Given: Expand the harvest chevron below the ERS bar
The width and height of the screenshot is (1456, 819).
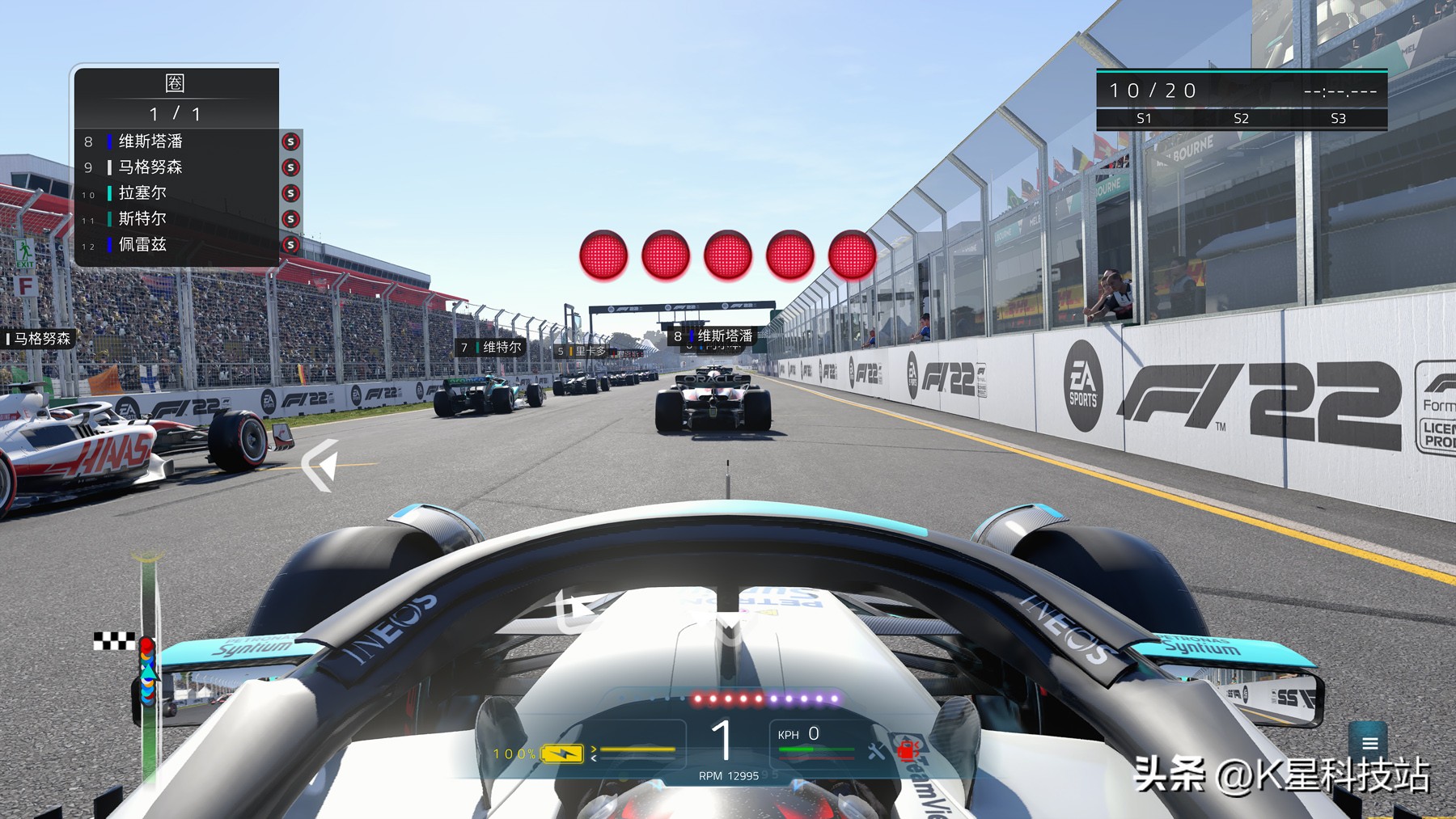Looking at the screenshot, I should click(595, 758).
